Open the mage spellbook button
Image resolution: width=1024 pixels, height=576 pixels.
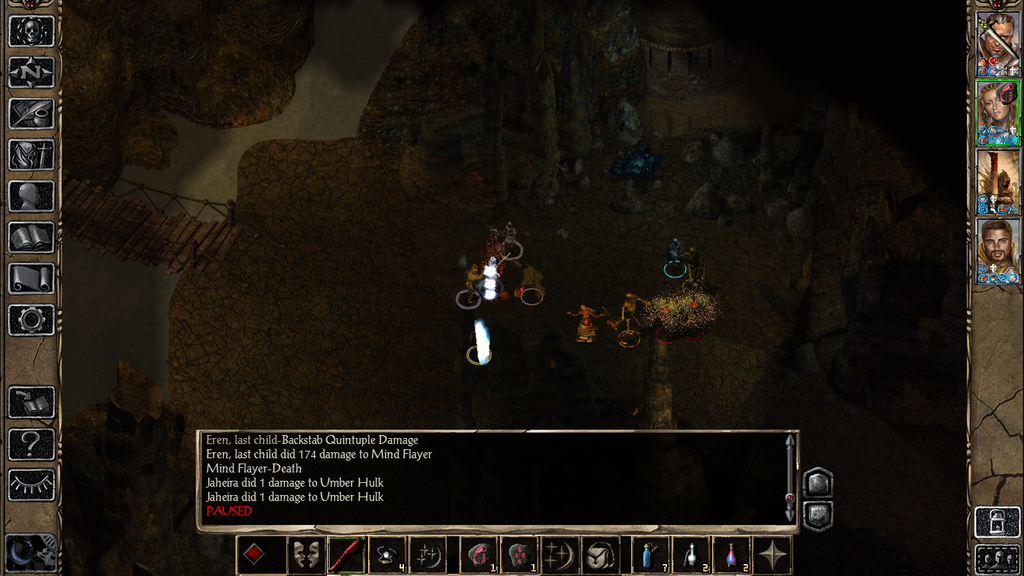coord(31,237)
